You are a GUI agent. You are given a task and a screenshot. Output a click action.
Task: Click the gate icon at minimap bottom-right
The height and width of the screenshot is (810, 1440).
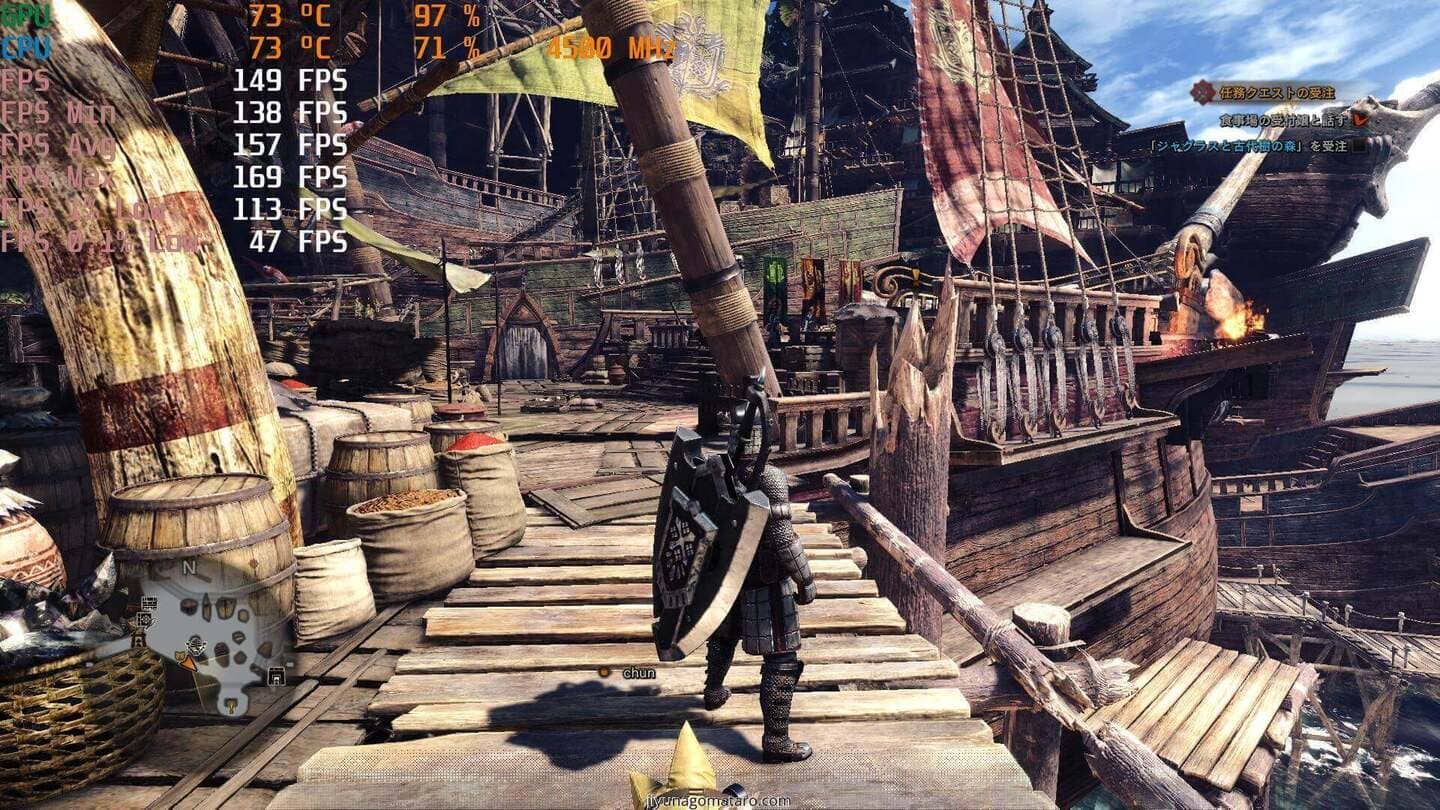[277, 676]
